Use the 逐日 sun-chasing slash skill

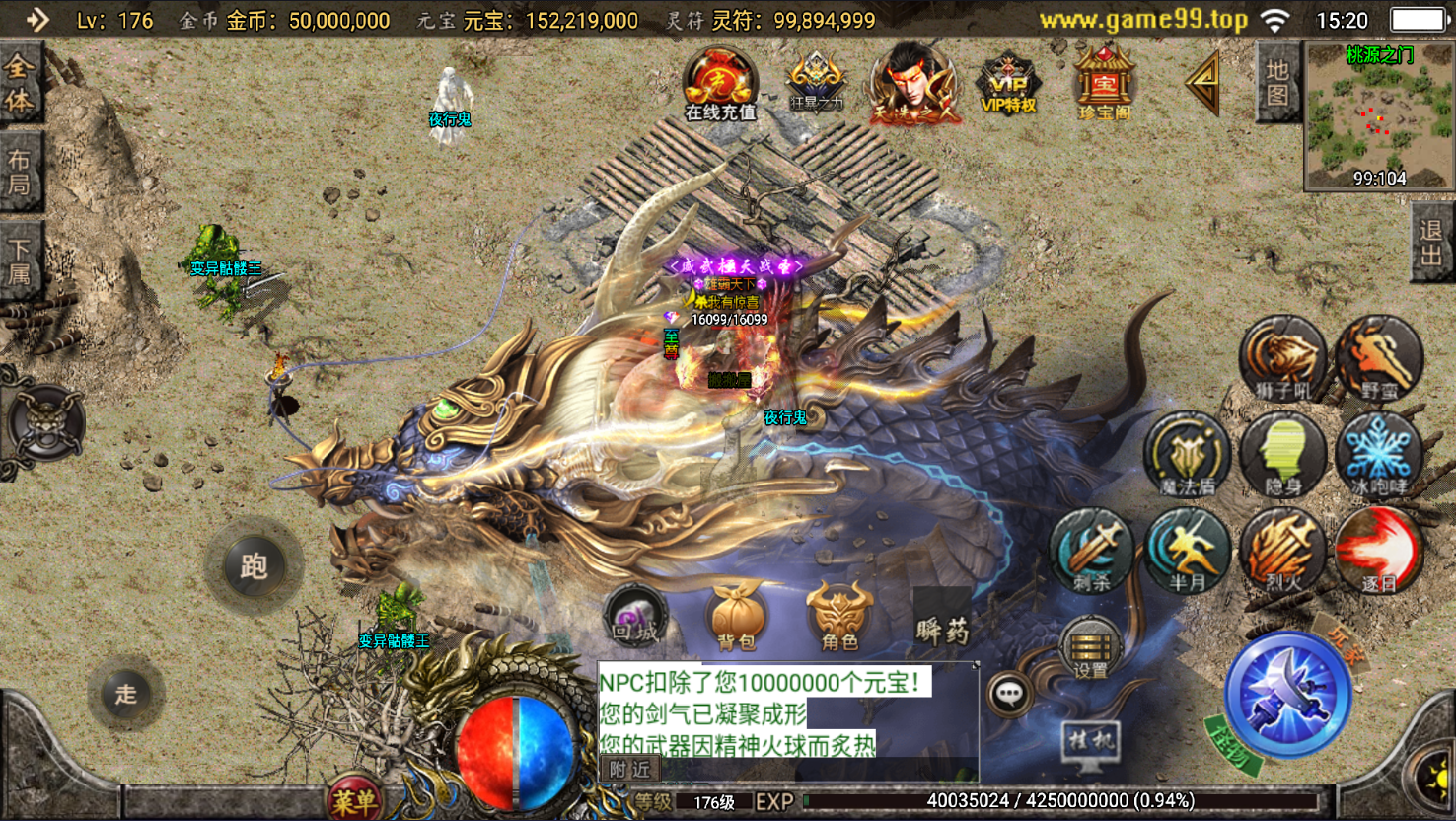coord(1379,552)
